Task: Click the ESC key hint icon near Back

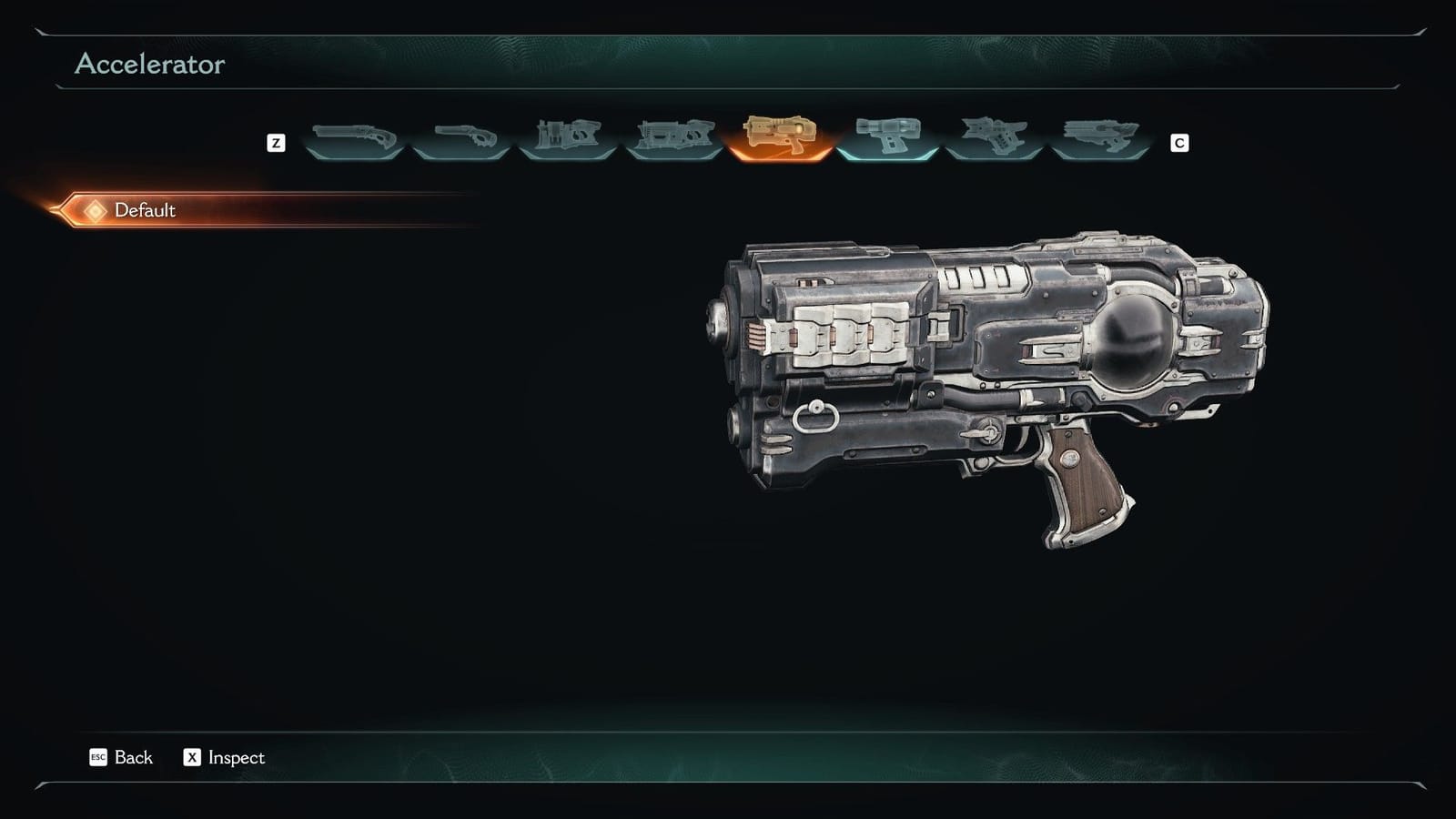Action: (96, 757)
